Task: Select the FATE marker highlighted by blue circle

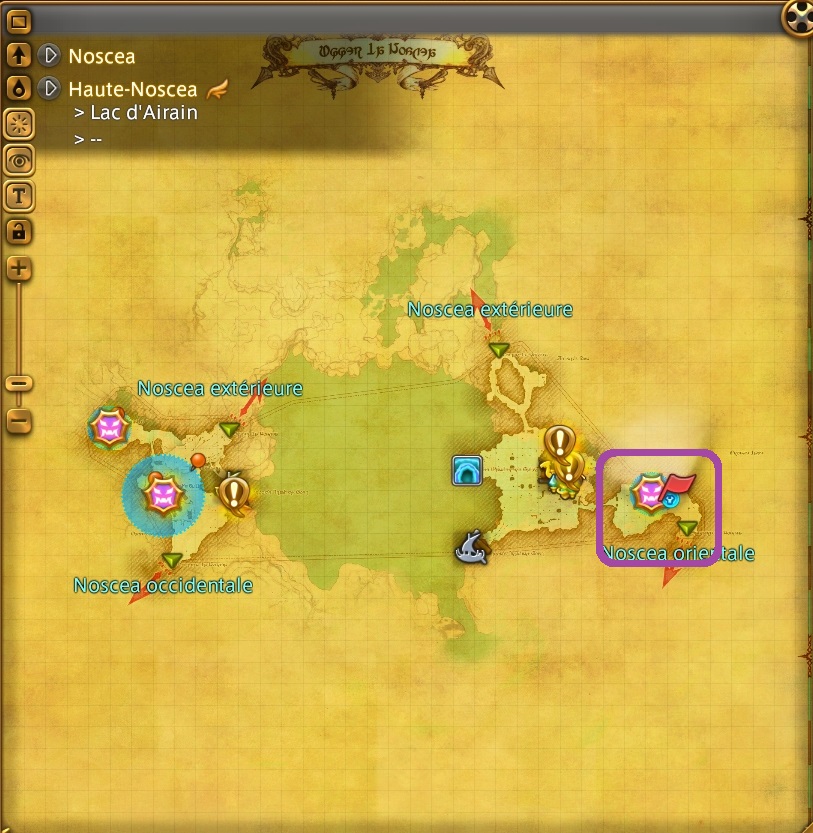Action: pyautogui.click(x=162, y=494)
